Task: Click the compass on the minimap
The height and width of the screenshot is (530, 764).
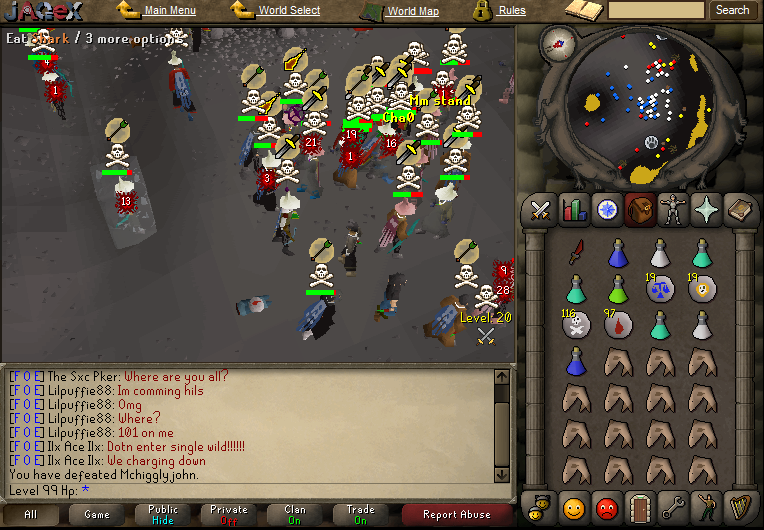Action: coord(556,42)
